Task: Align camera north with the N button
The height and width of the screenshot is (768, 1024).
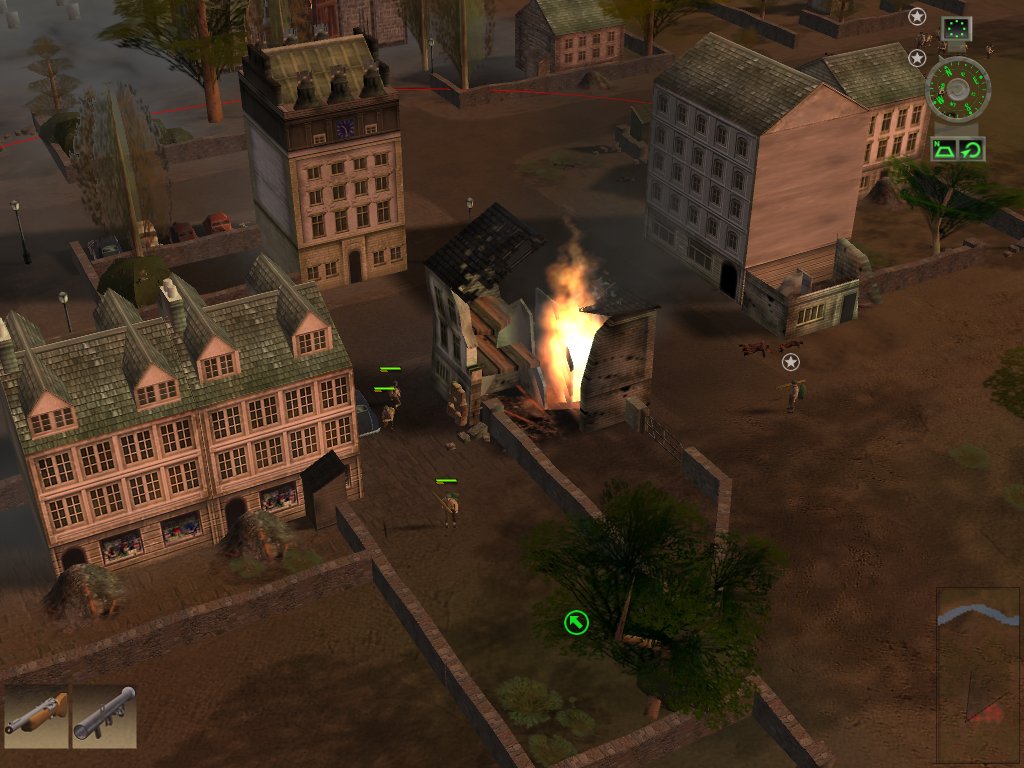Action: coord(945,150)
